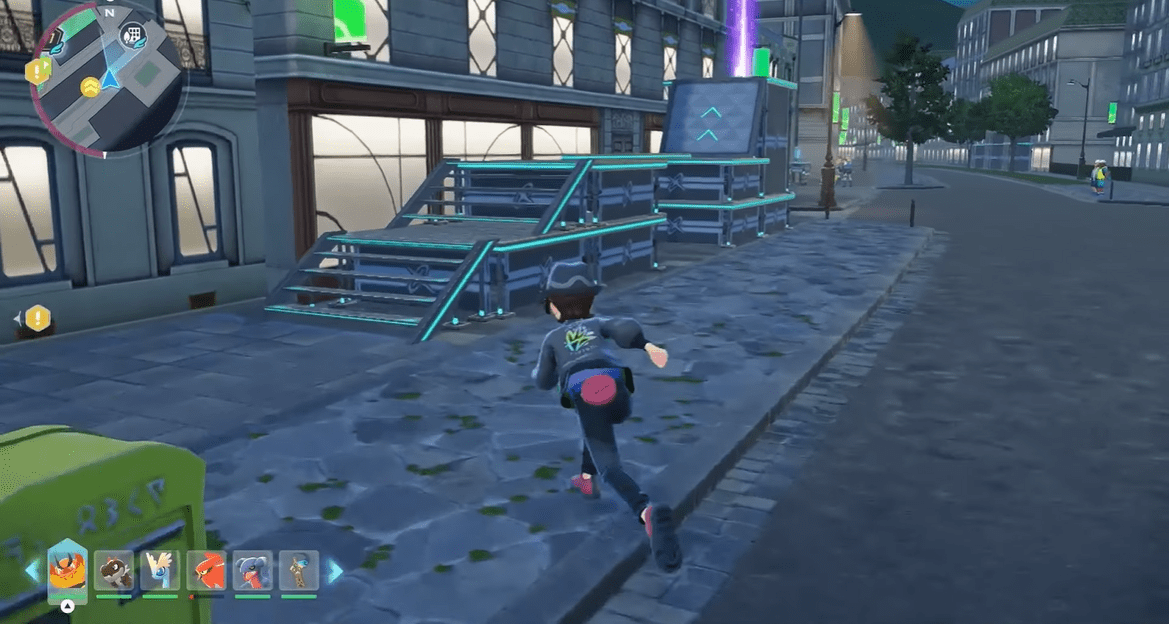Pick the white-and-blue sail-crested Pokémon slot
The image size is (1169, 624).
[160, 570]
